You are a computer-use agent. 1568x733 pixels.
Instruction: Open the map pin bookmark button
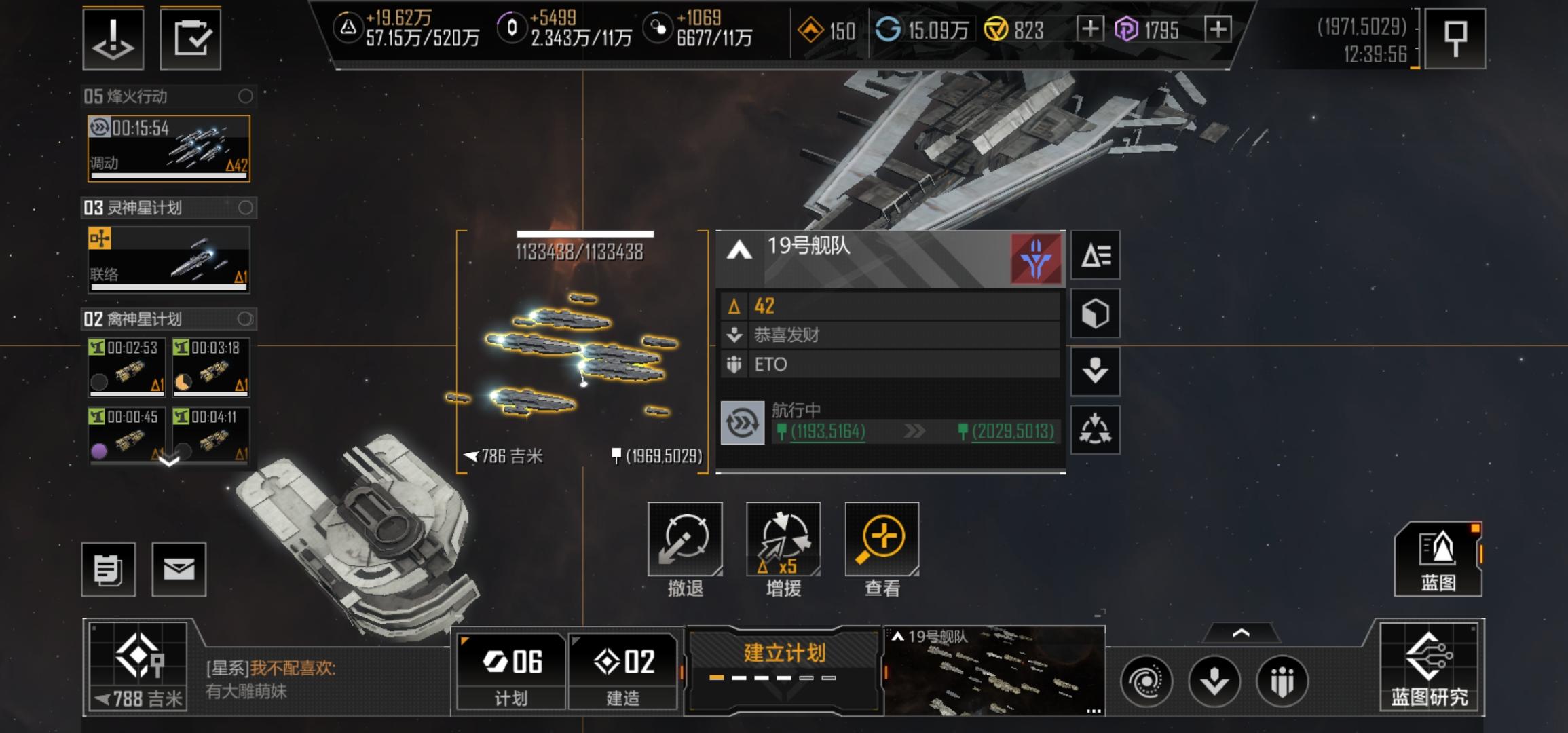(1454, 38)
